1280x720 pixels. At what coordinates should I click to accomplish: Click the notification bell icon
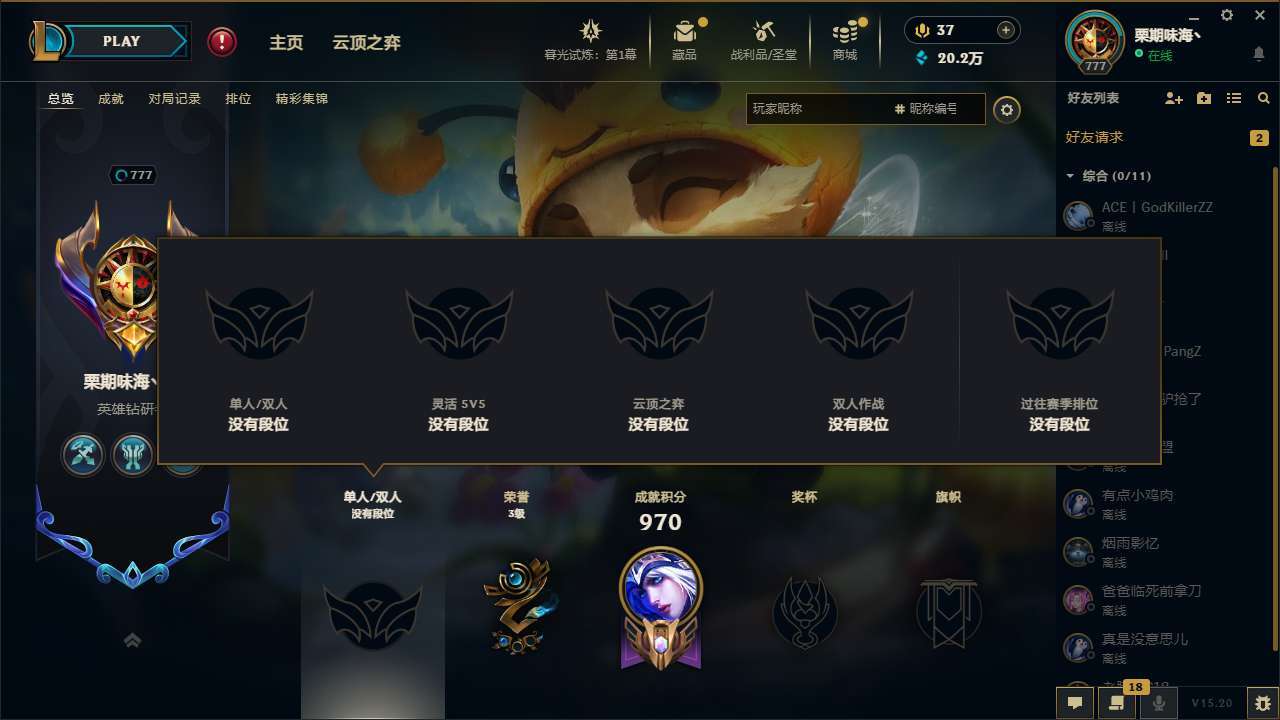tap(1258, 55)
